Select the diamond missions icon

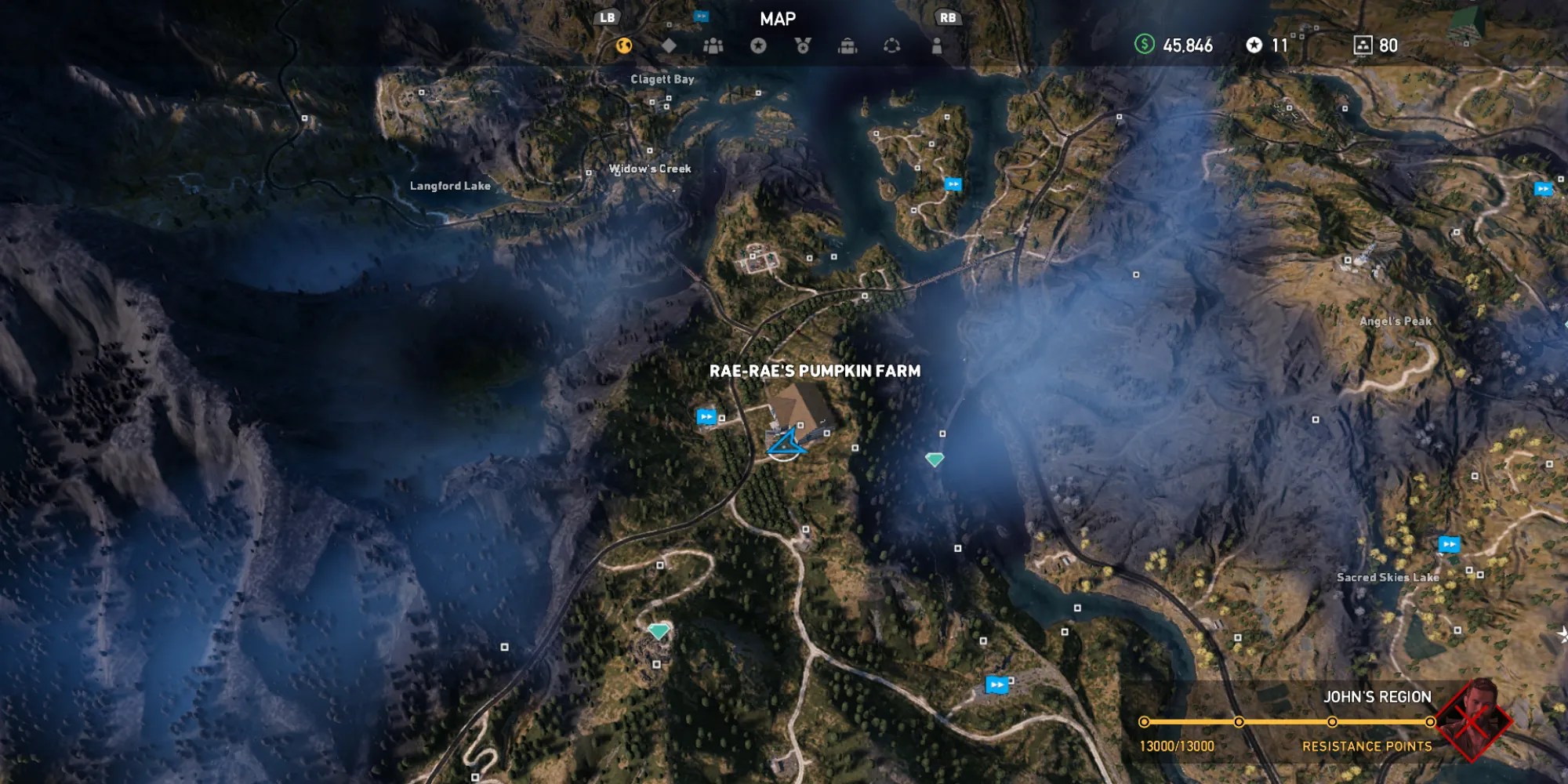click(x=667, y=47)
